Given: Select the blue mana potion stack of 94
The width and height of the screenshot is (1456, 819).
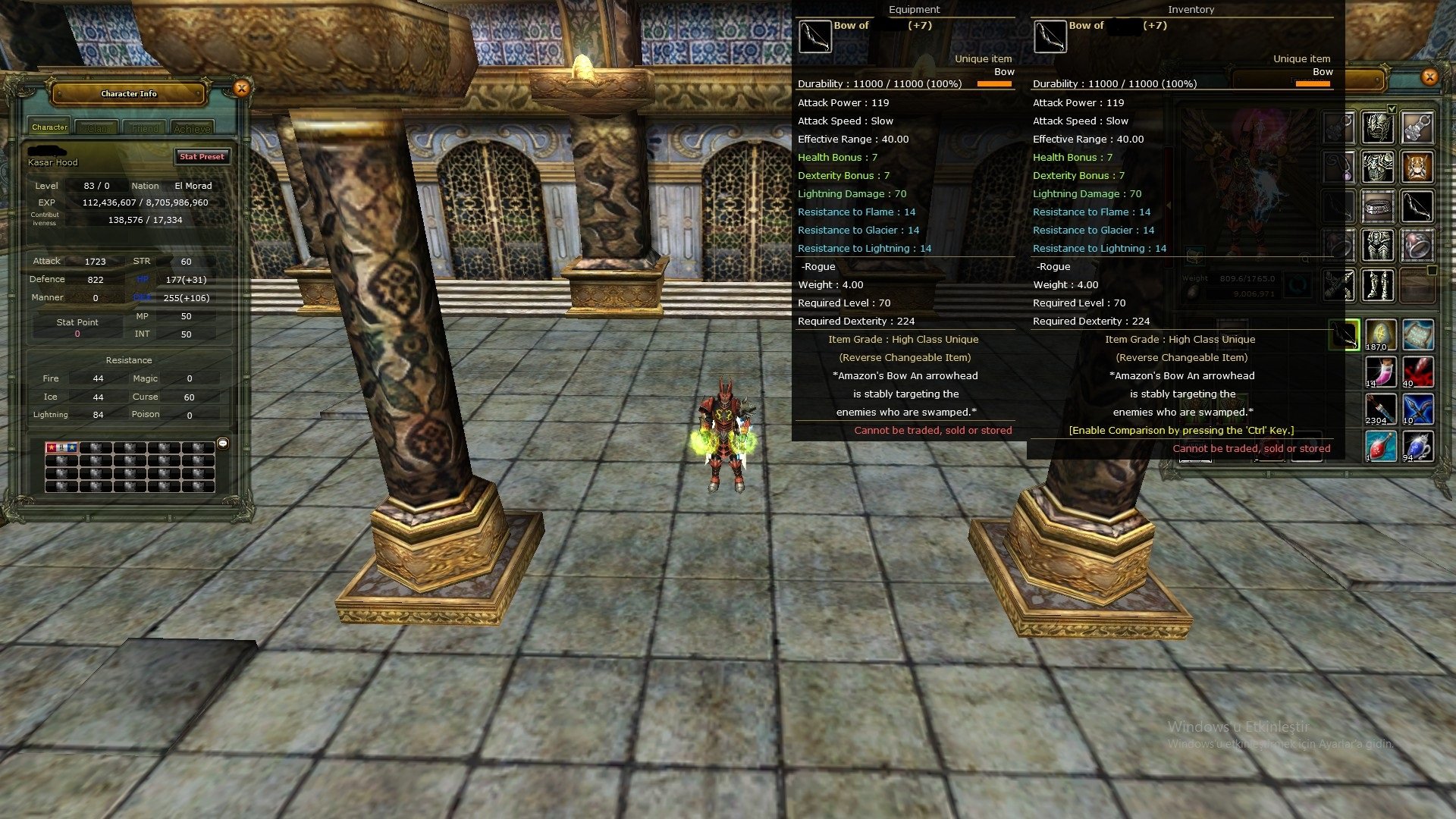Looking at the screenshot, I should pos(1417,447).
